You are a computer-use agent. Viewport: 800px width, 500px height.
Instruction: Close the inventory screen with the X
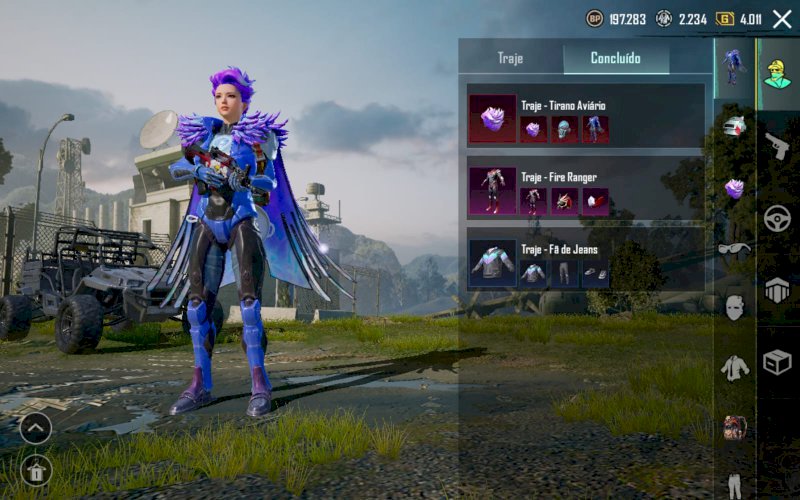click(781, 19)
